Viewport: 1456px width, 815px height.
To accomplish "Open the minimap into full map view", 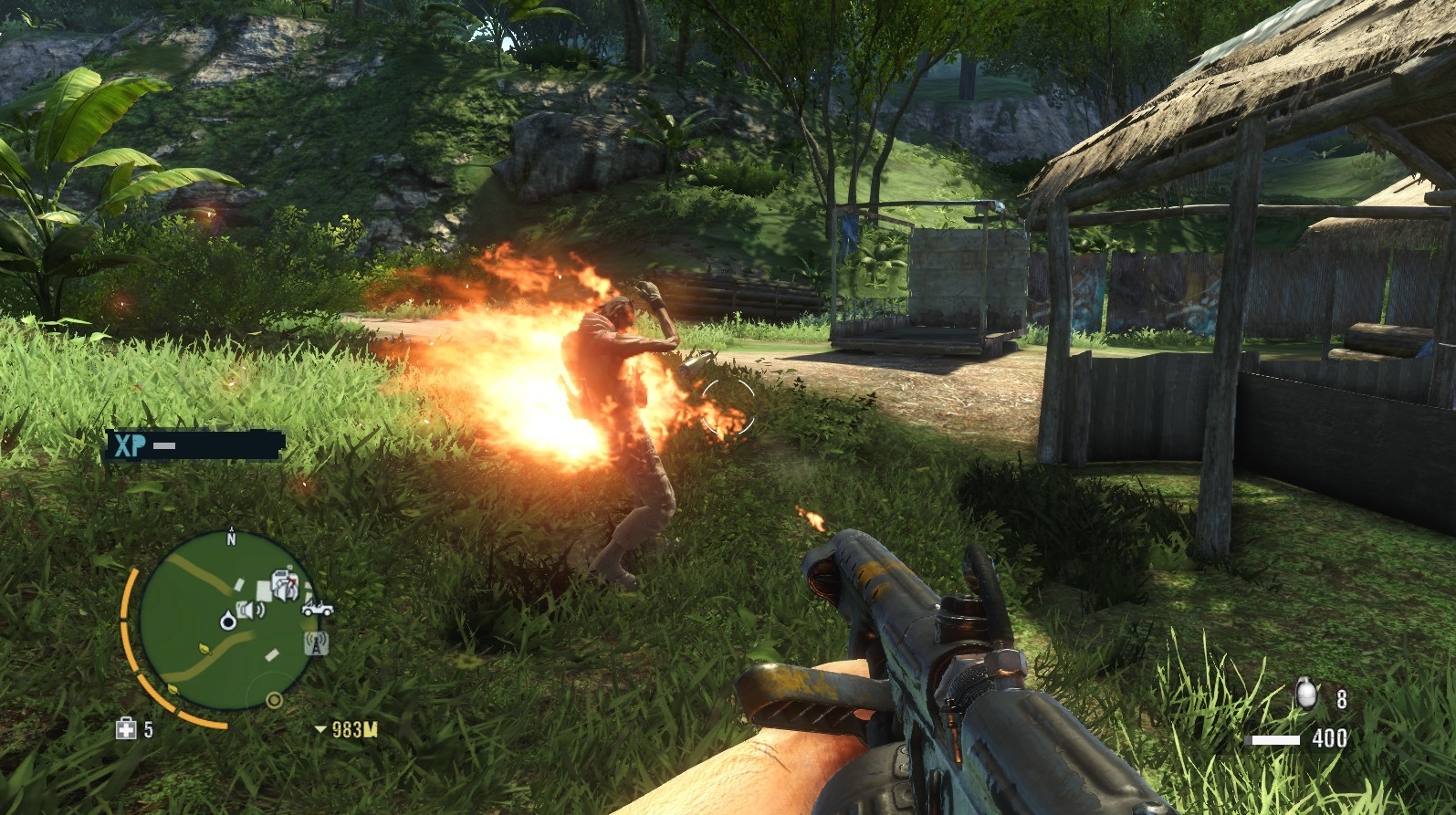I will [228, 621].
